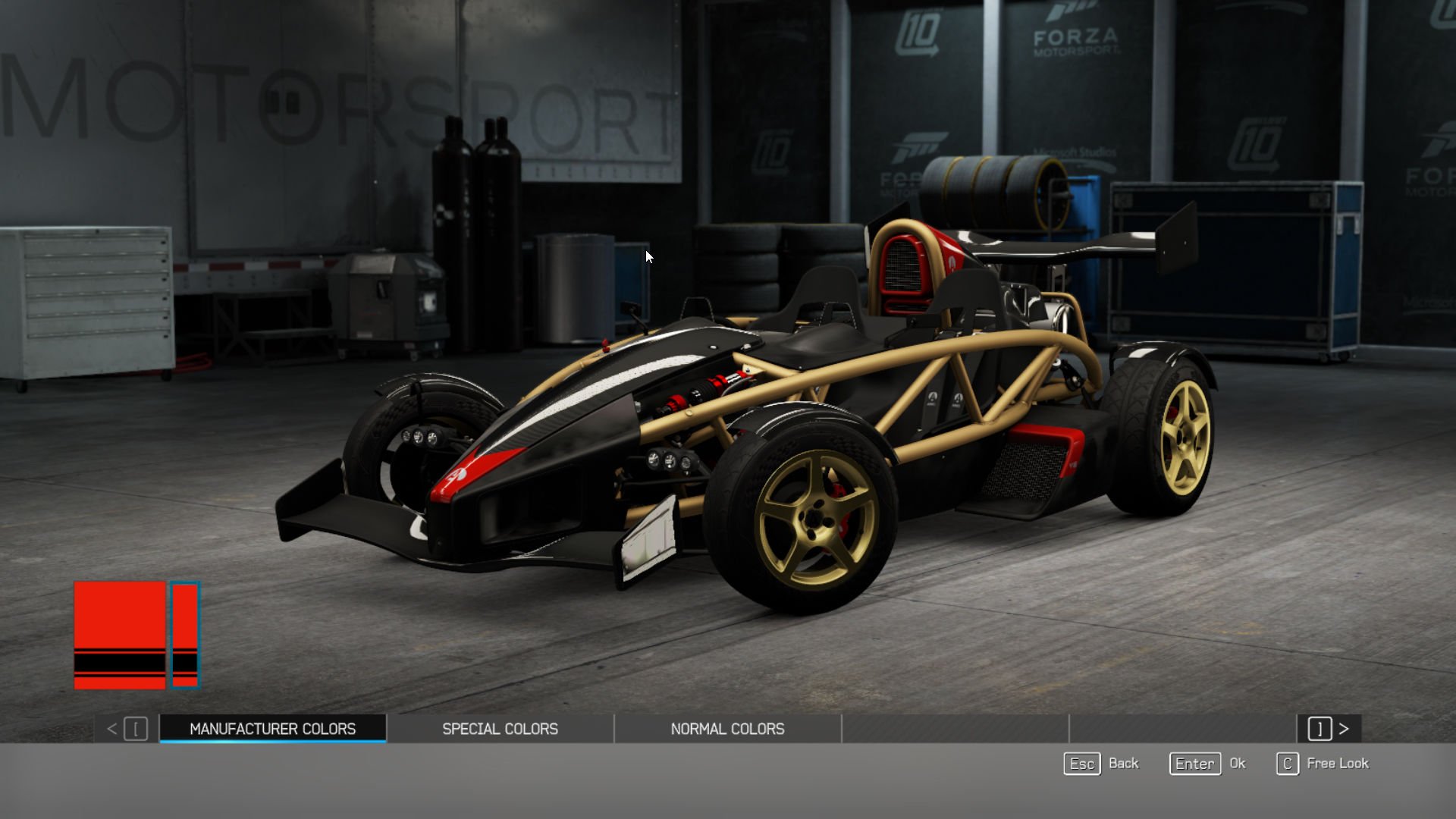Click the empty category slot beside Normal Colors

pos(955,729)
